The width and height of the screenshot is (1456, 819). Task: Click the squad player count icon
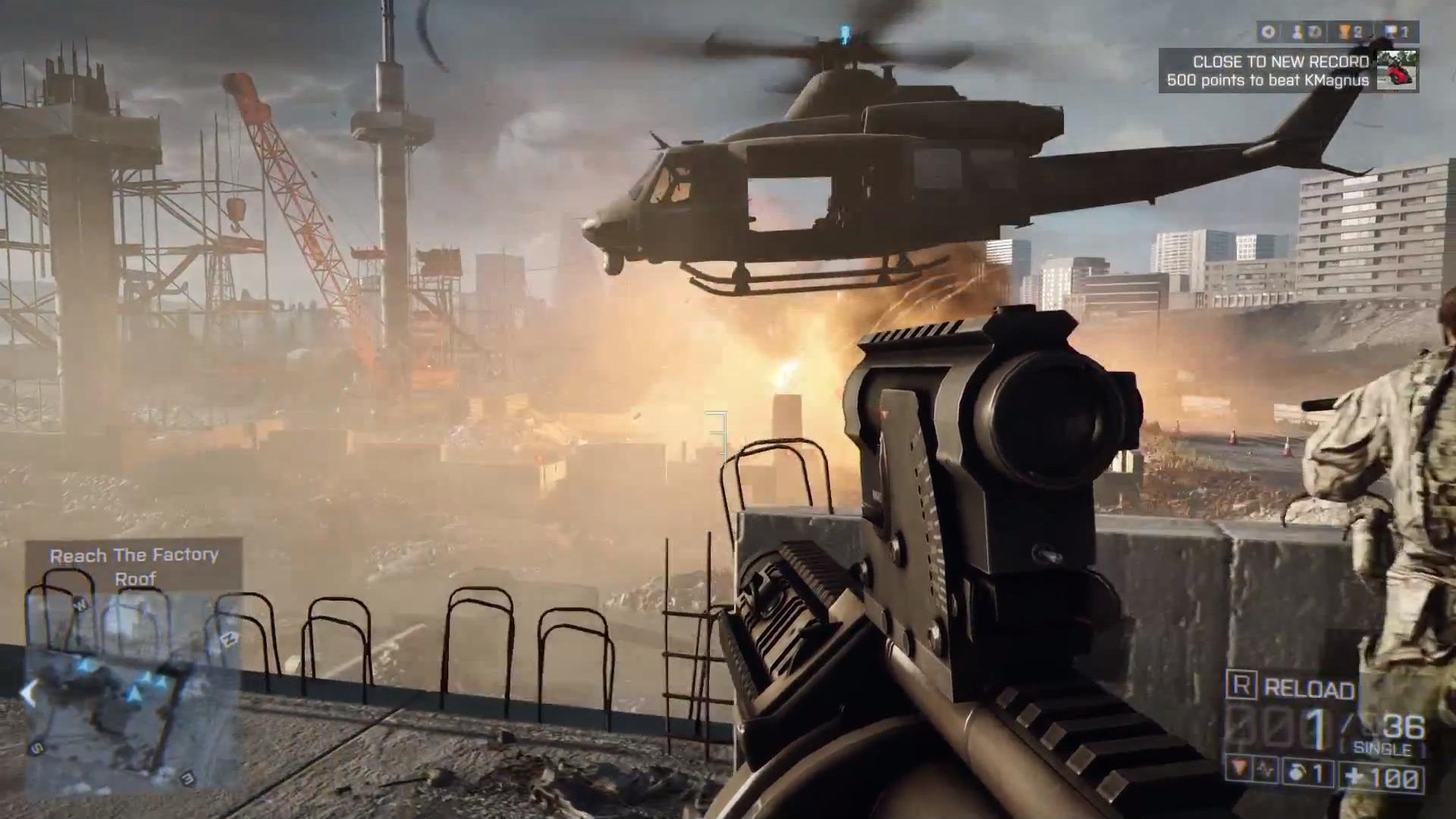click(1297, 31)
